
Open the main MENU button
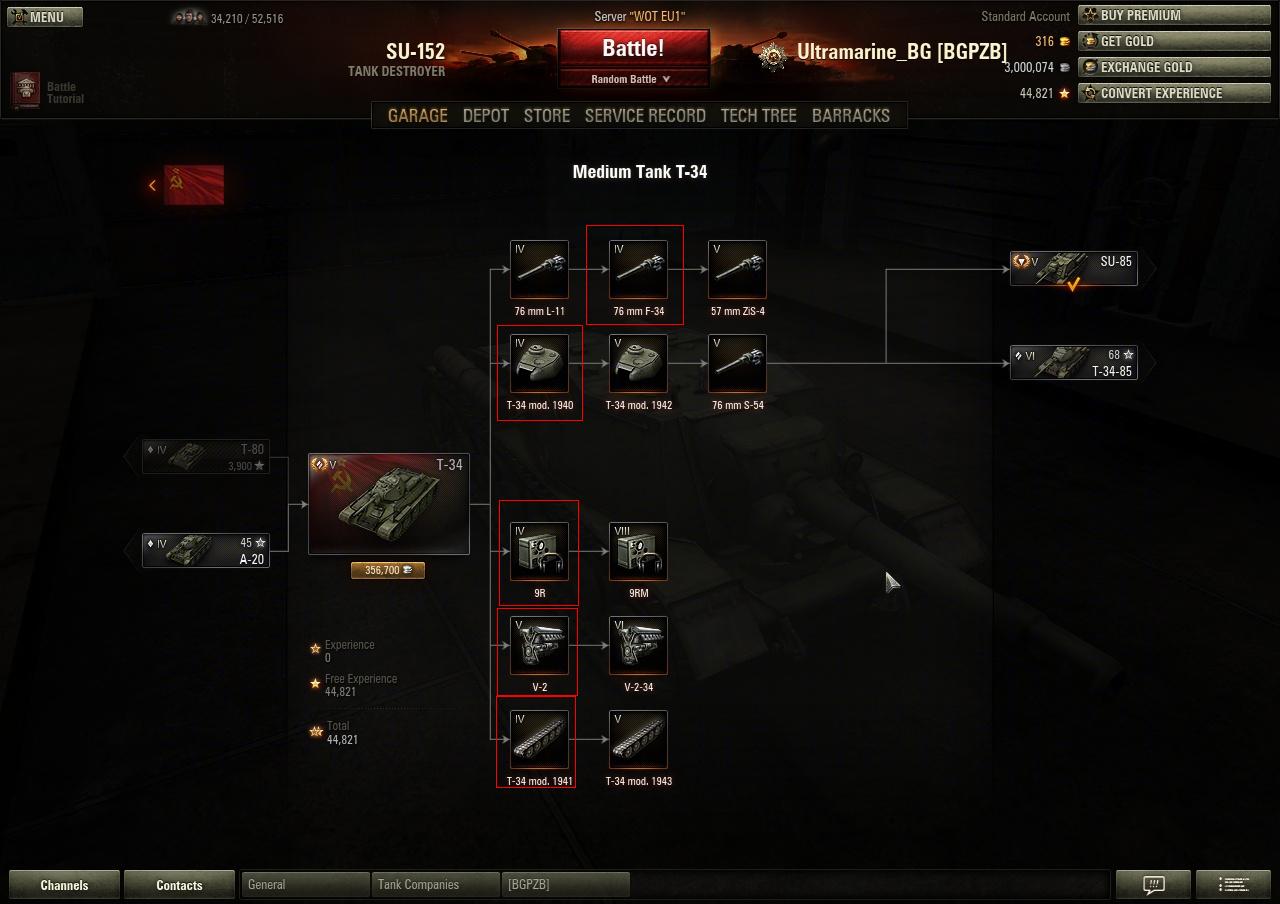pos(45,17)
